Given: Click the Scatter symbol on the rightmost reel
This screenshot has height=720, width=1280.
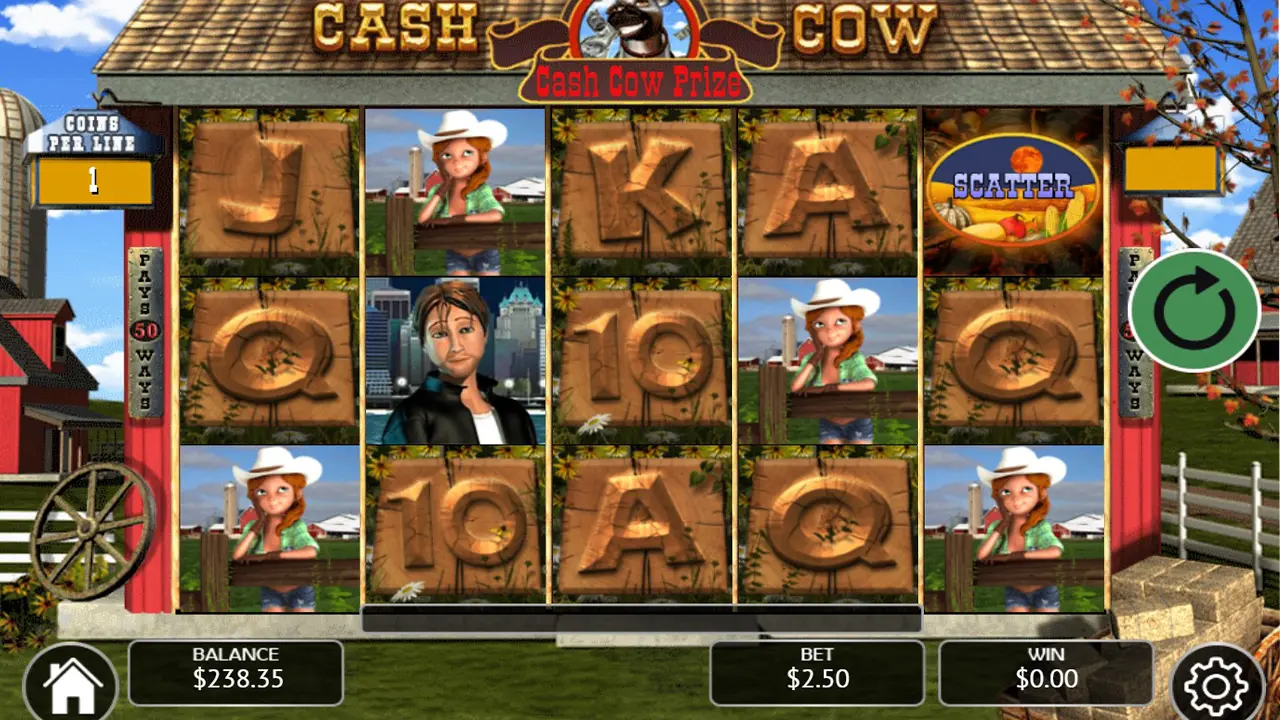Looking at the screenshot, I should (x=1013, y=186).
